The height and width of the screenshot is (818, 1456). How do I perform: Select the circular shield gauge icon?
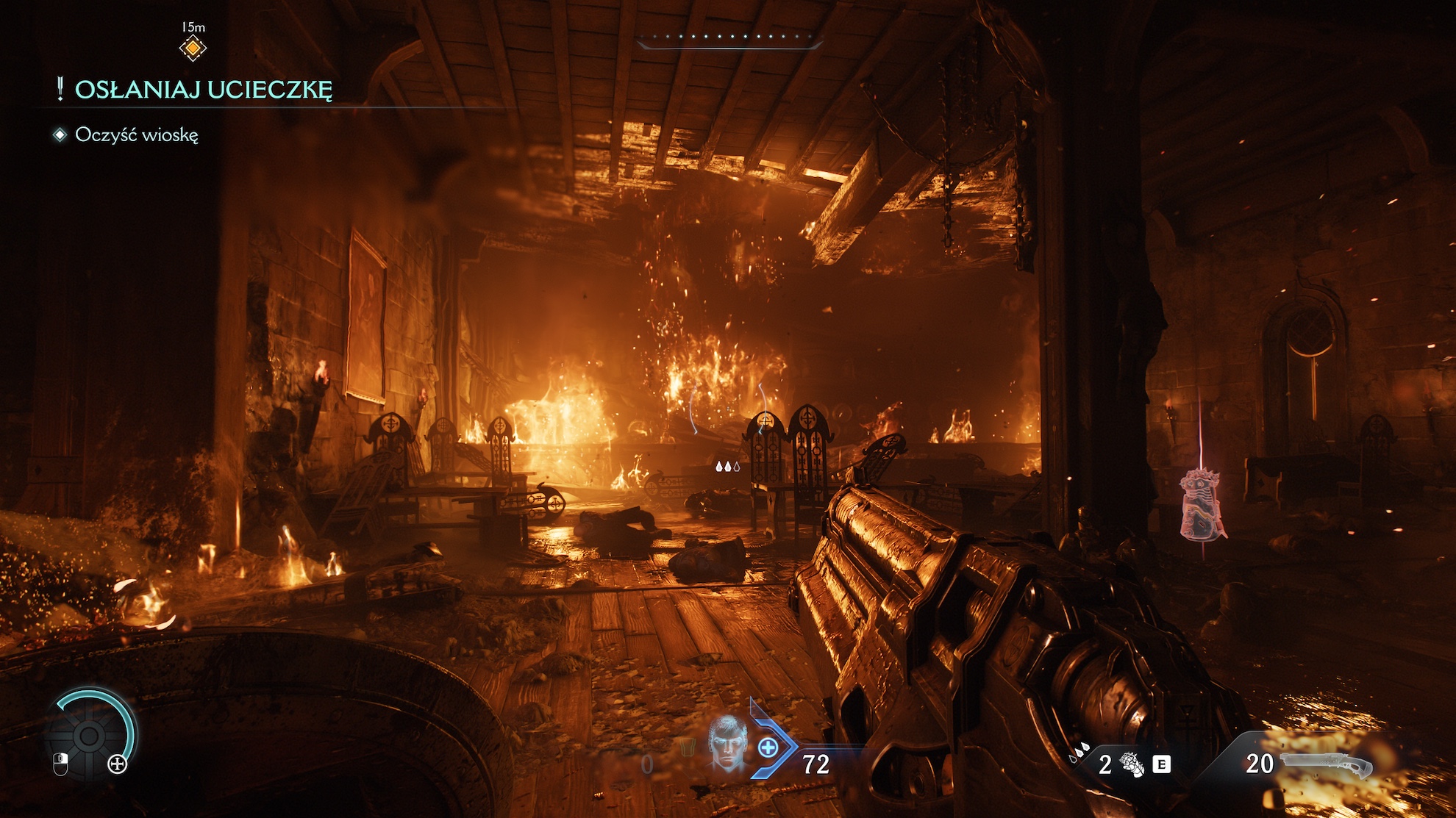(90, 735)
